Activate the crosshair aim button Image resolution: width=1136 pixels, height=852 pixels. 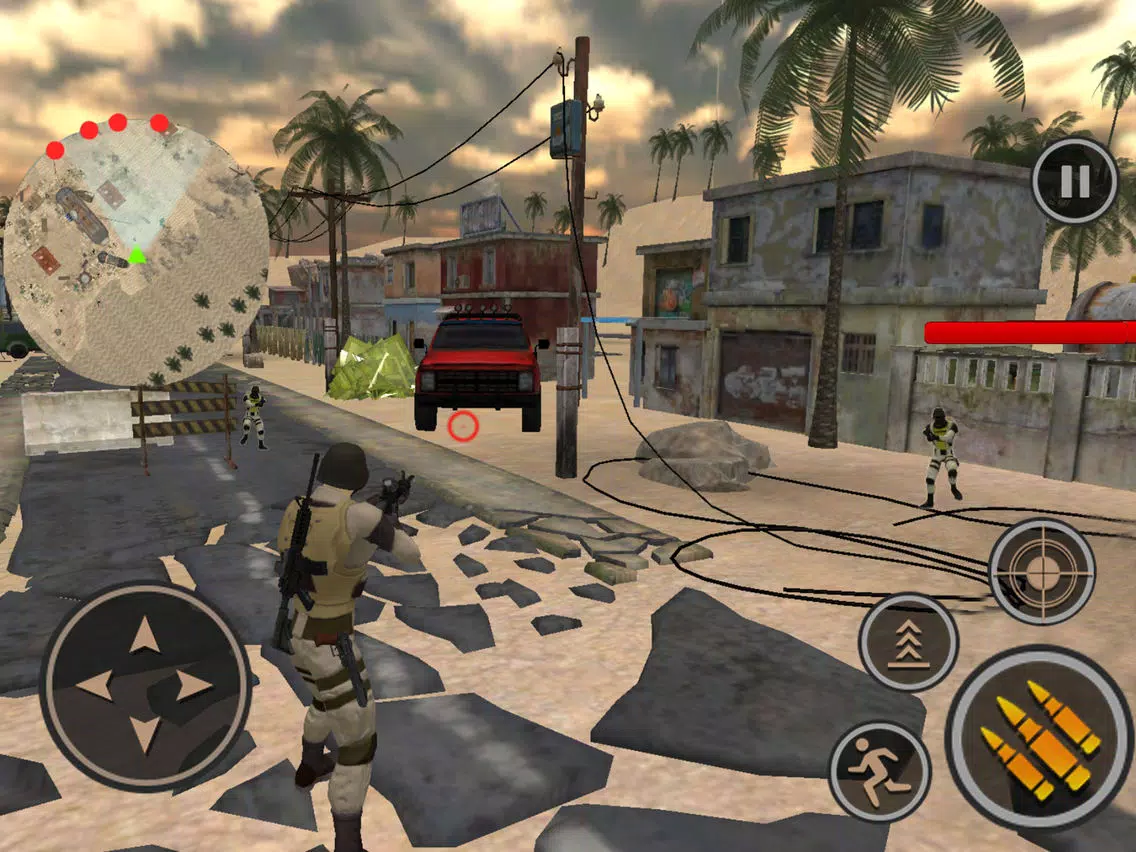click(1042, 571)
